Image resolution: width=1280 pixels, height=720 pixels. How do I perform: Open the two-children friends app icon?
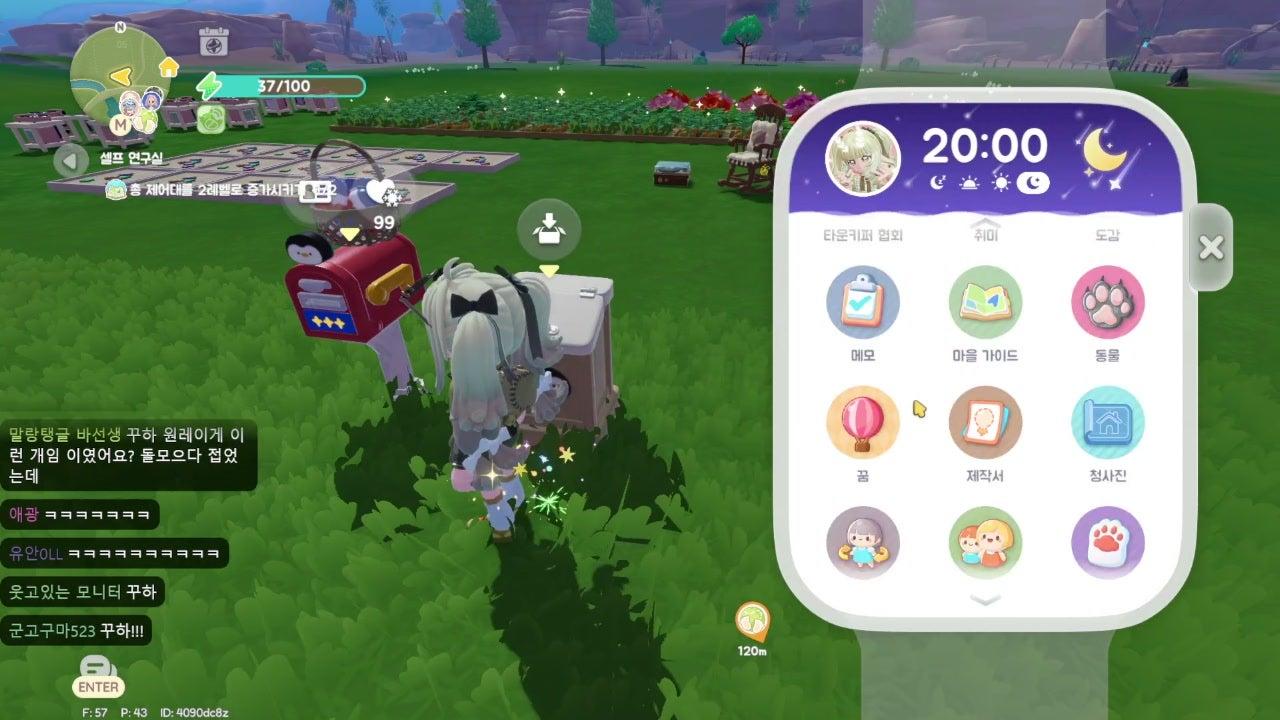coord(985,543)
